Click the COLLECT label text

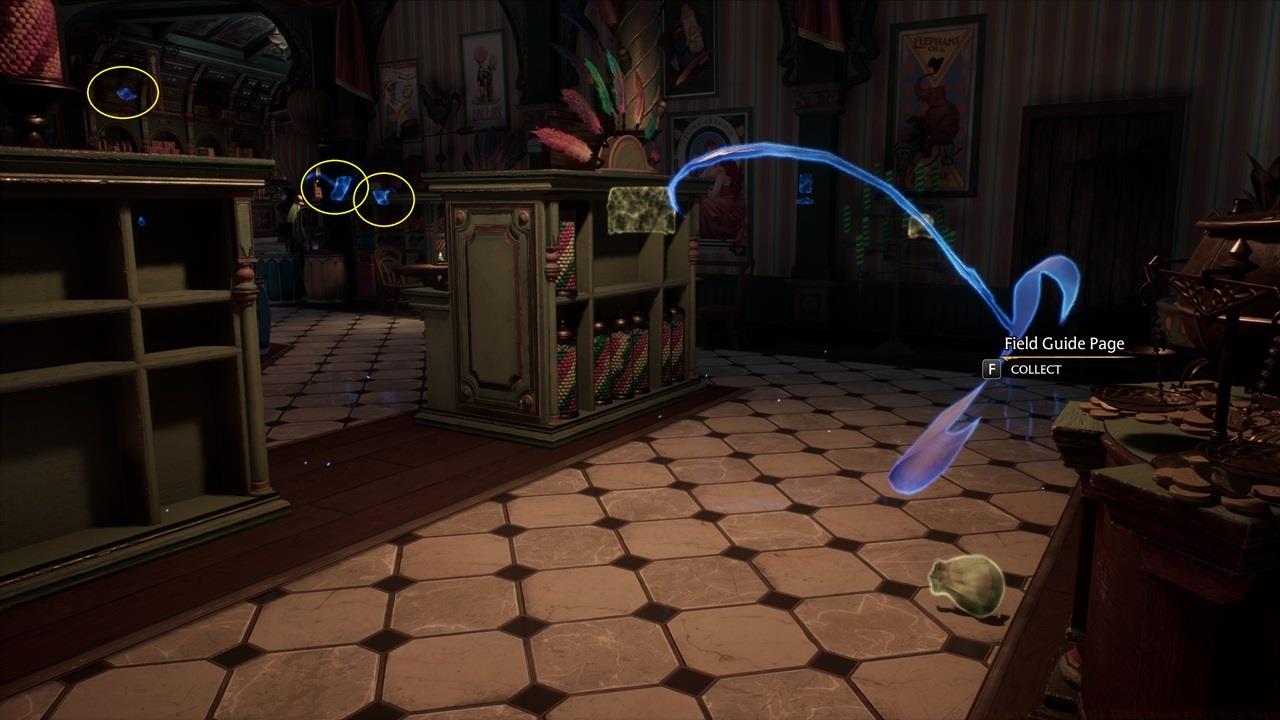[x=1036, y=369]
